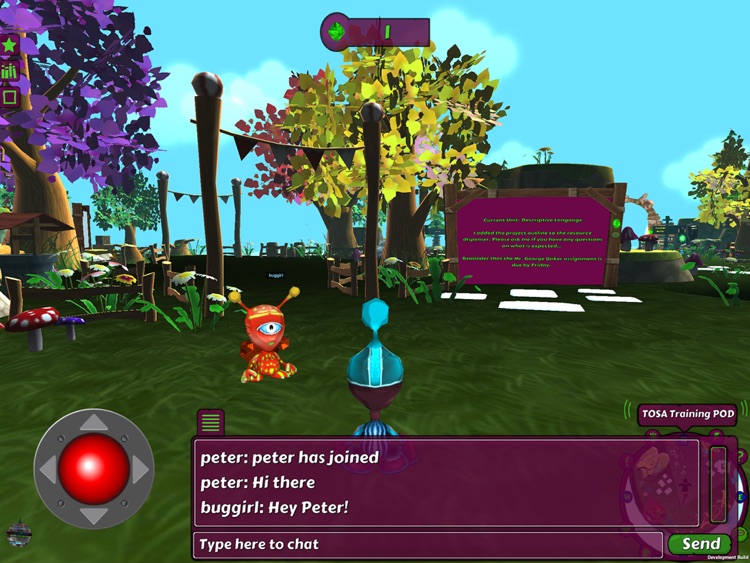Open the green books icon
This screenshot has width=750, height=563.
(x=9, y=72)
